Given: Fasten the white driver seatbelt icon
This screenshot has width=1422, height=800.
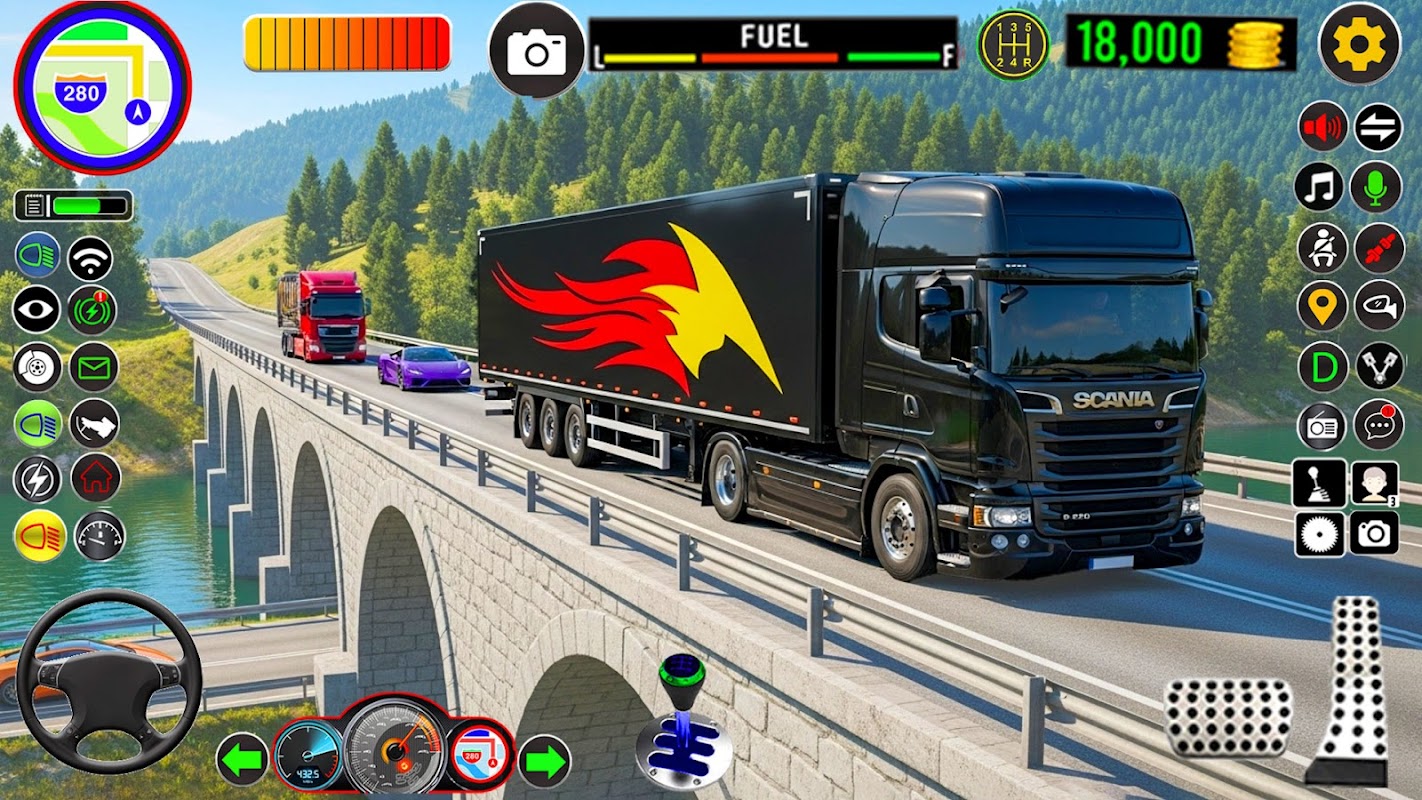Looking at the screenshot, I should 1322,247.
